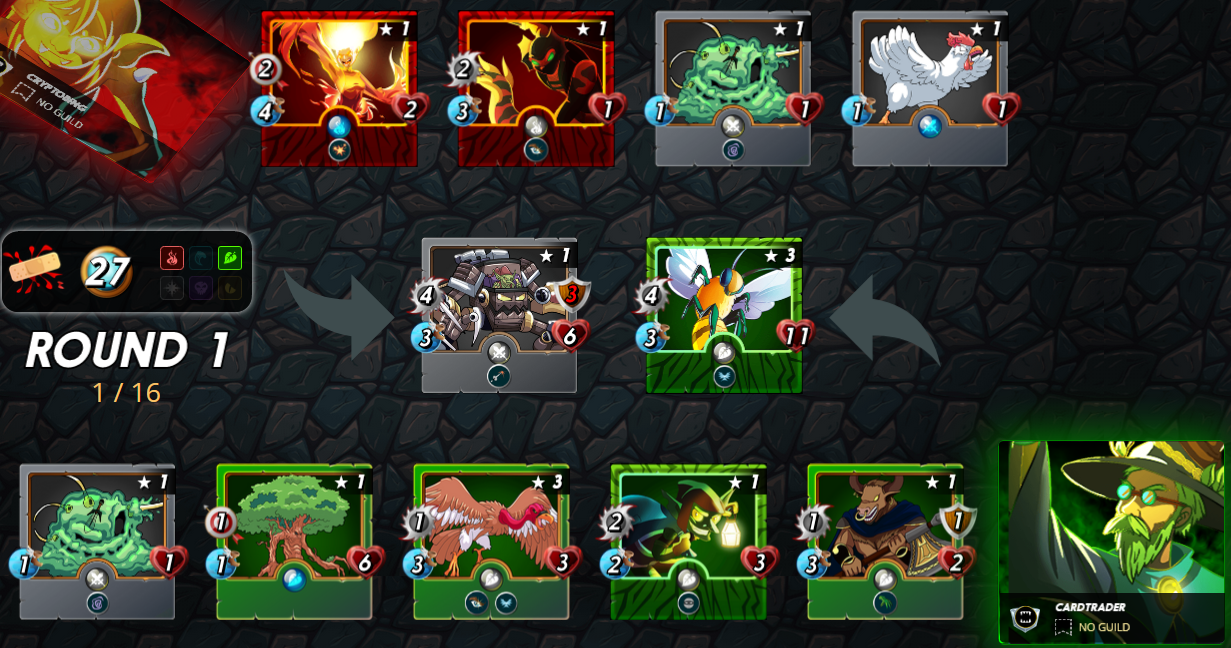Screen dimensions: 1231x648
Task: Show the bandage ruleset icon details
Action: coord(35,270)
